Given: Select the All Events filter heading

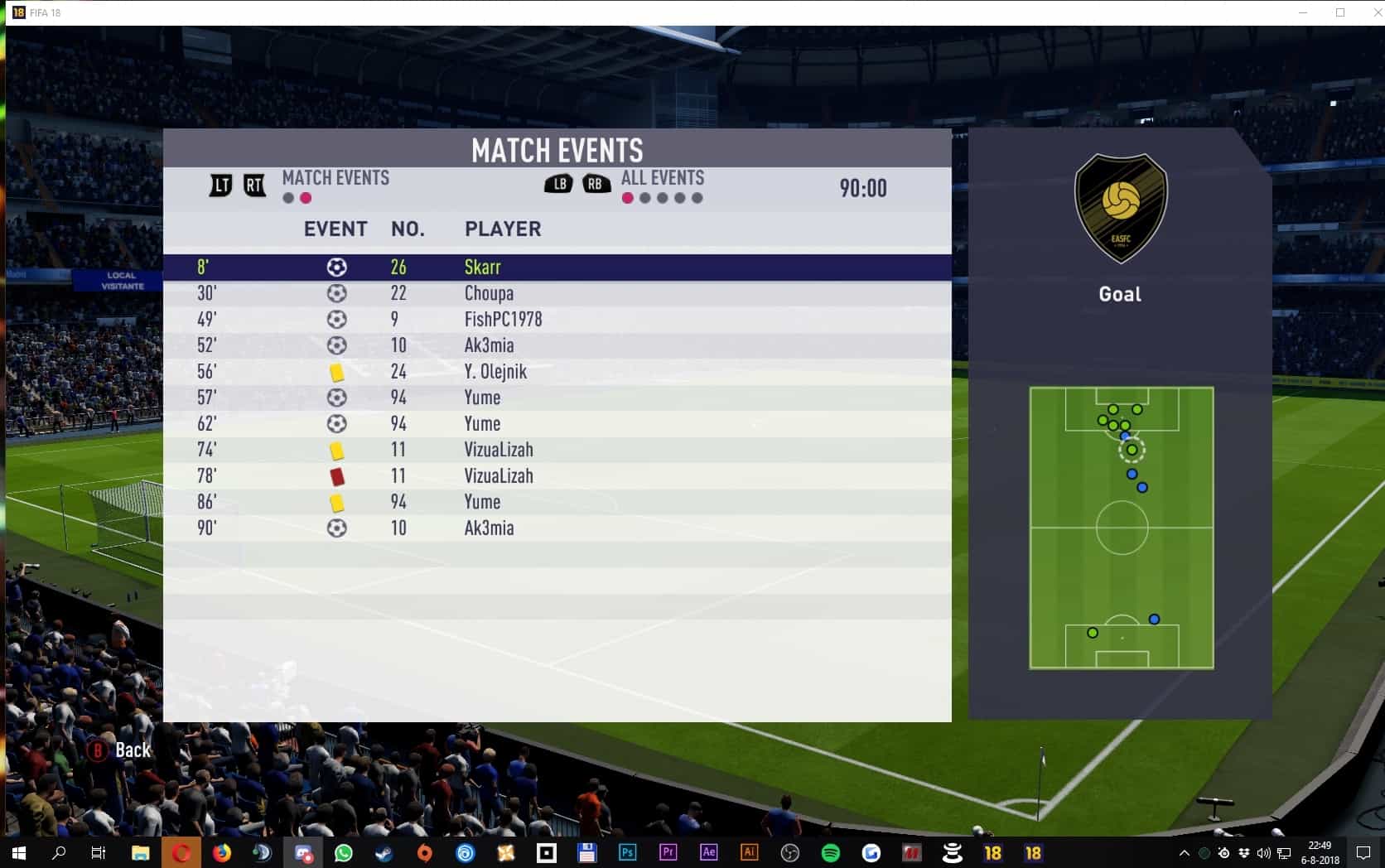Looking at the screenshot, I should (x=662, y=178).
